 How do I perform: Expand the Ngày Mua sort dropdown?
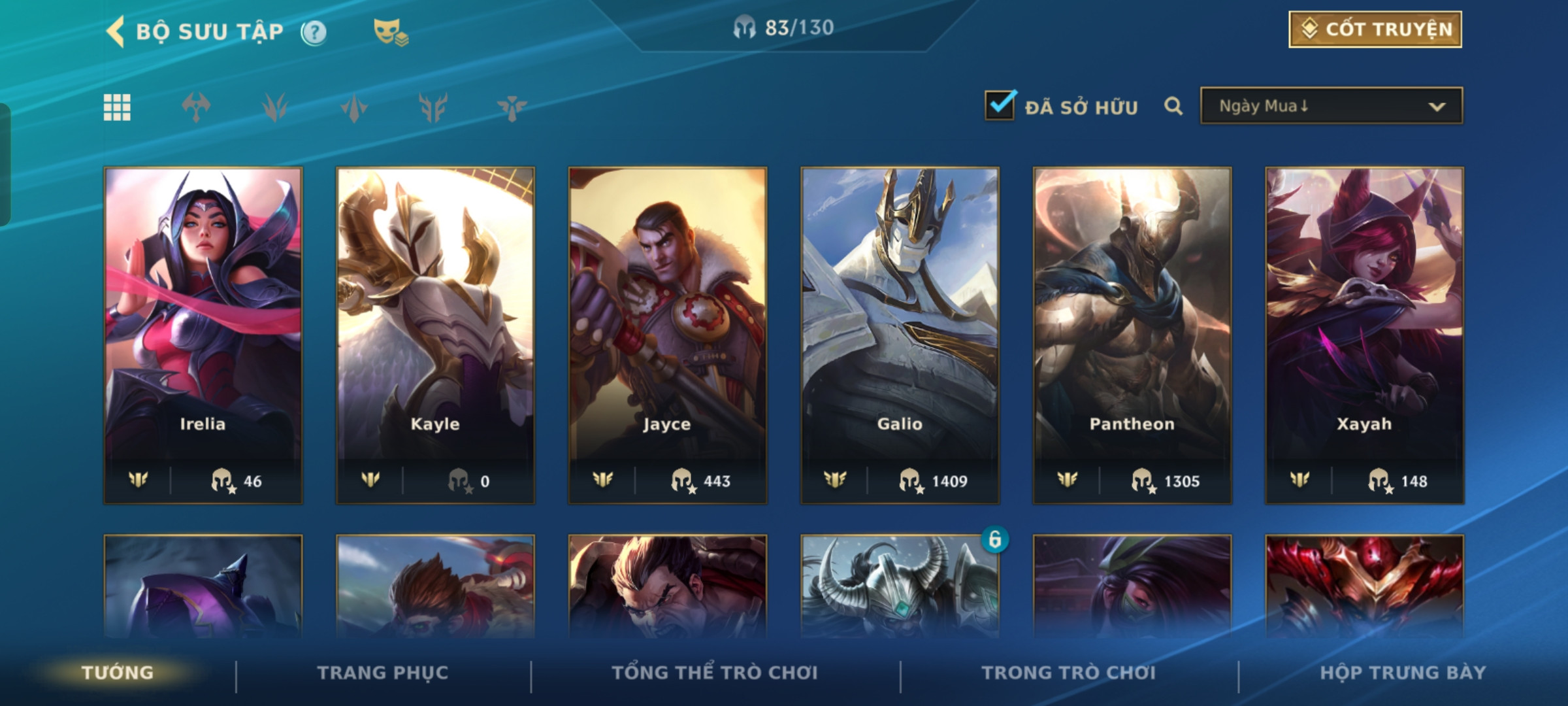1331,106
